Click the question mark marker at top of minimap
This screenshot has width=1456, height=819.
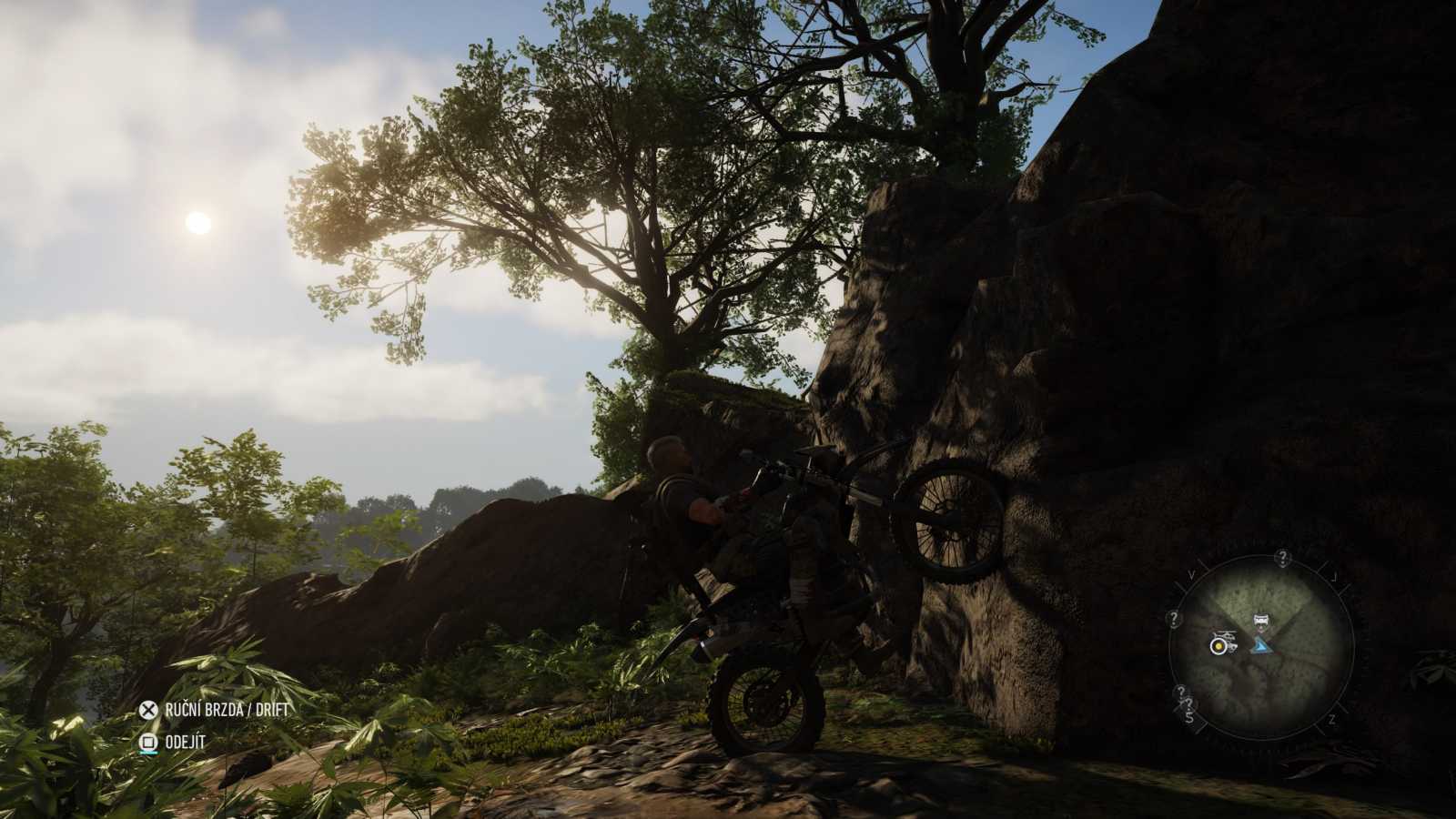[x=1282, y=557]
